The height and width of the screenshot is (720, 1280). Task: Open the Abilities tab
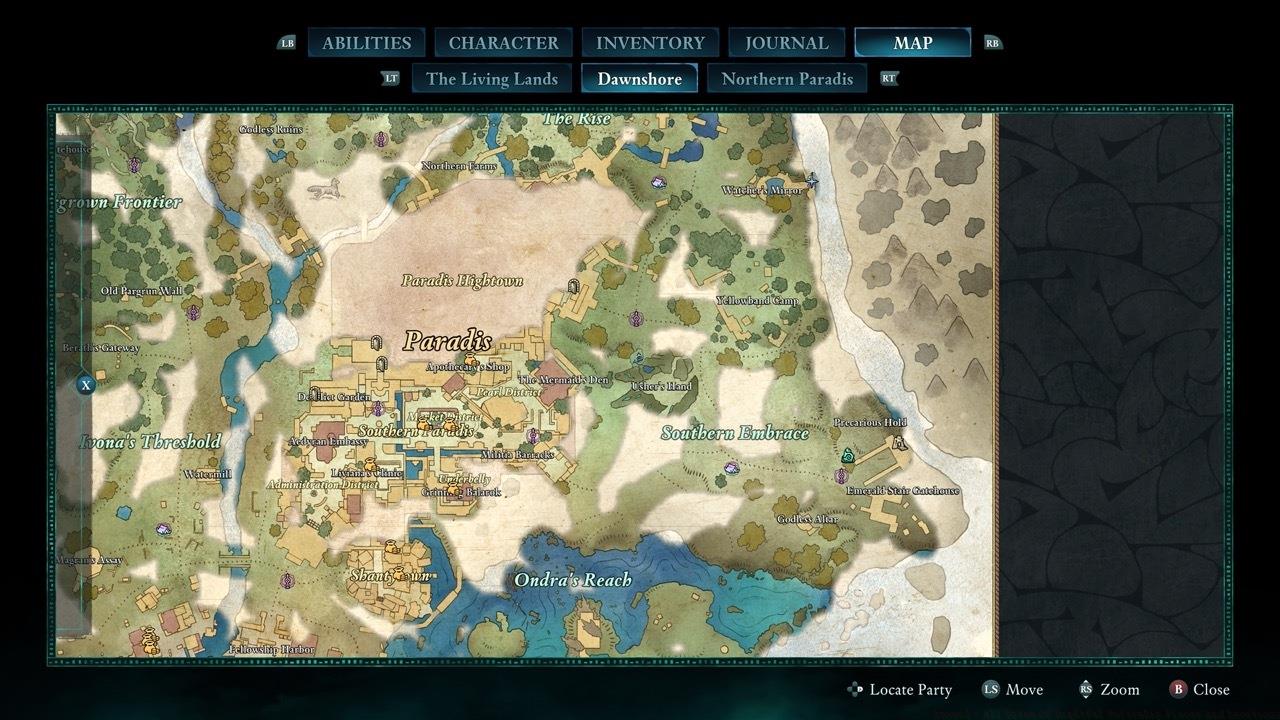[x=366, y=43]
